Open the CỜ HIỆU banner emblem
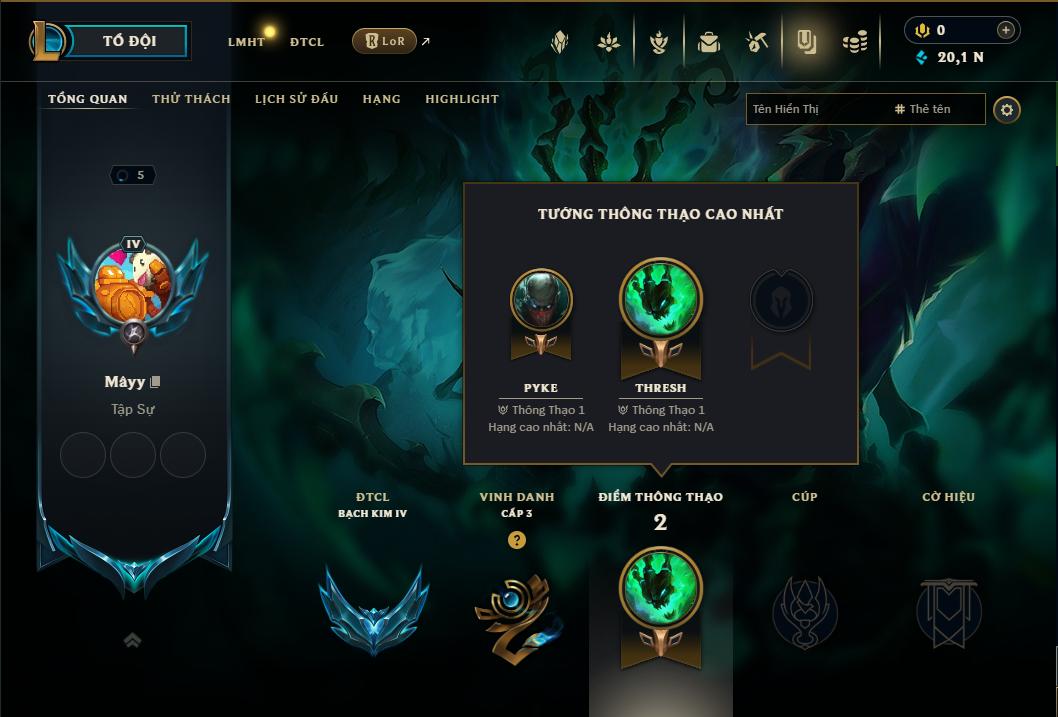 pos(948,611)
